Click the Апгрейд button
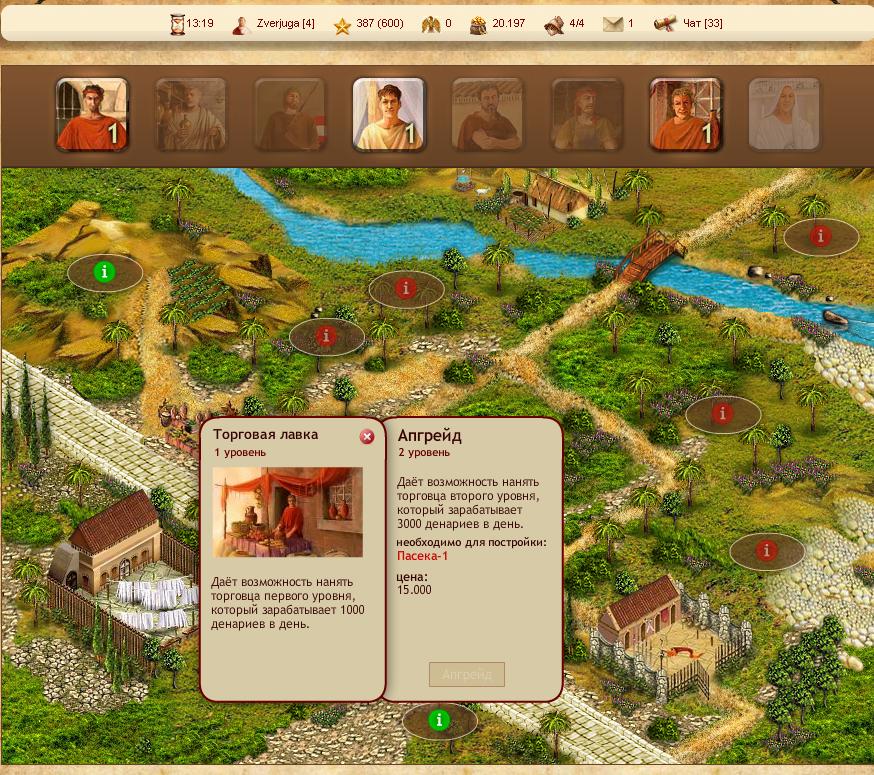 (x=467, y=674)
